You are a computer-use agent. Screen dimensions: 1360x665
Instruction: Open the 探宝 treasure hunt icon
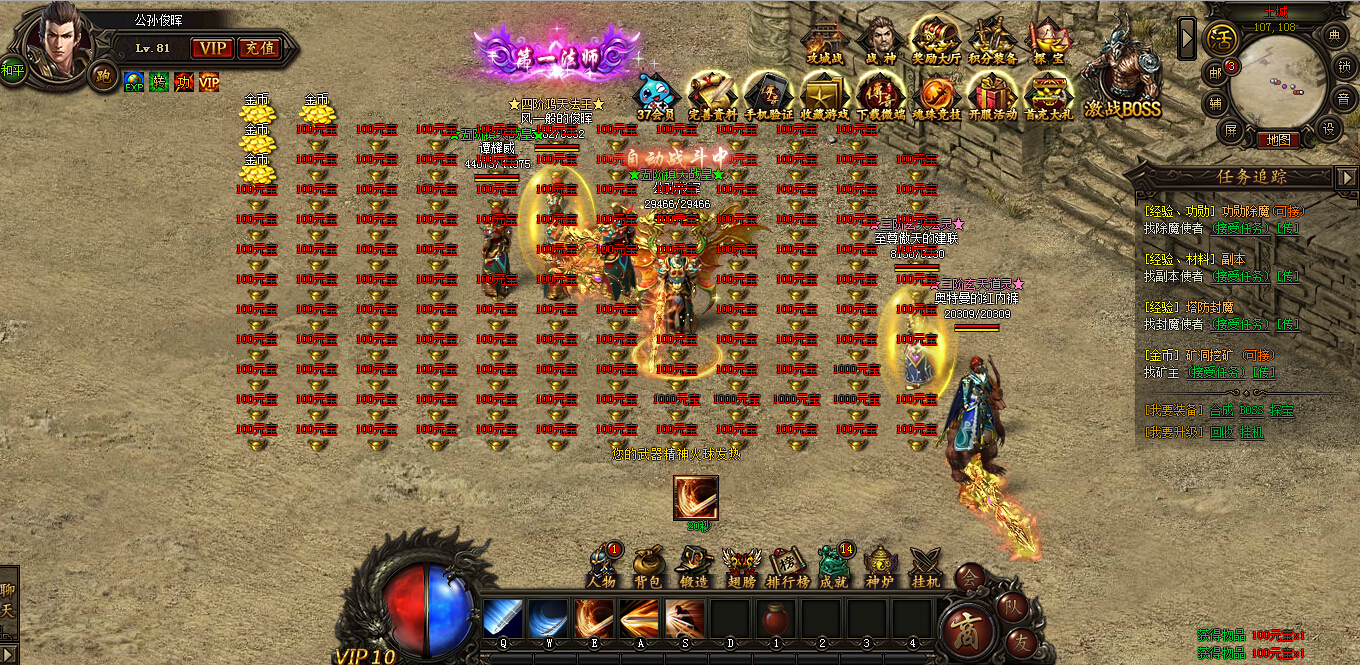click(x=1049, y=42)
